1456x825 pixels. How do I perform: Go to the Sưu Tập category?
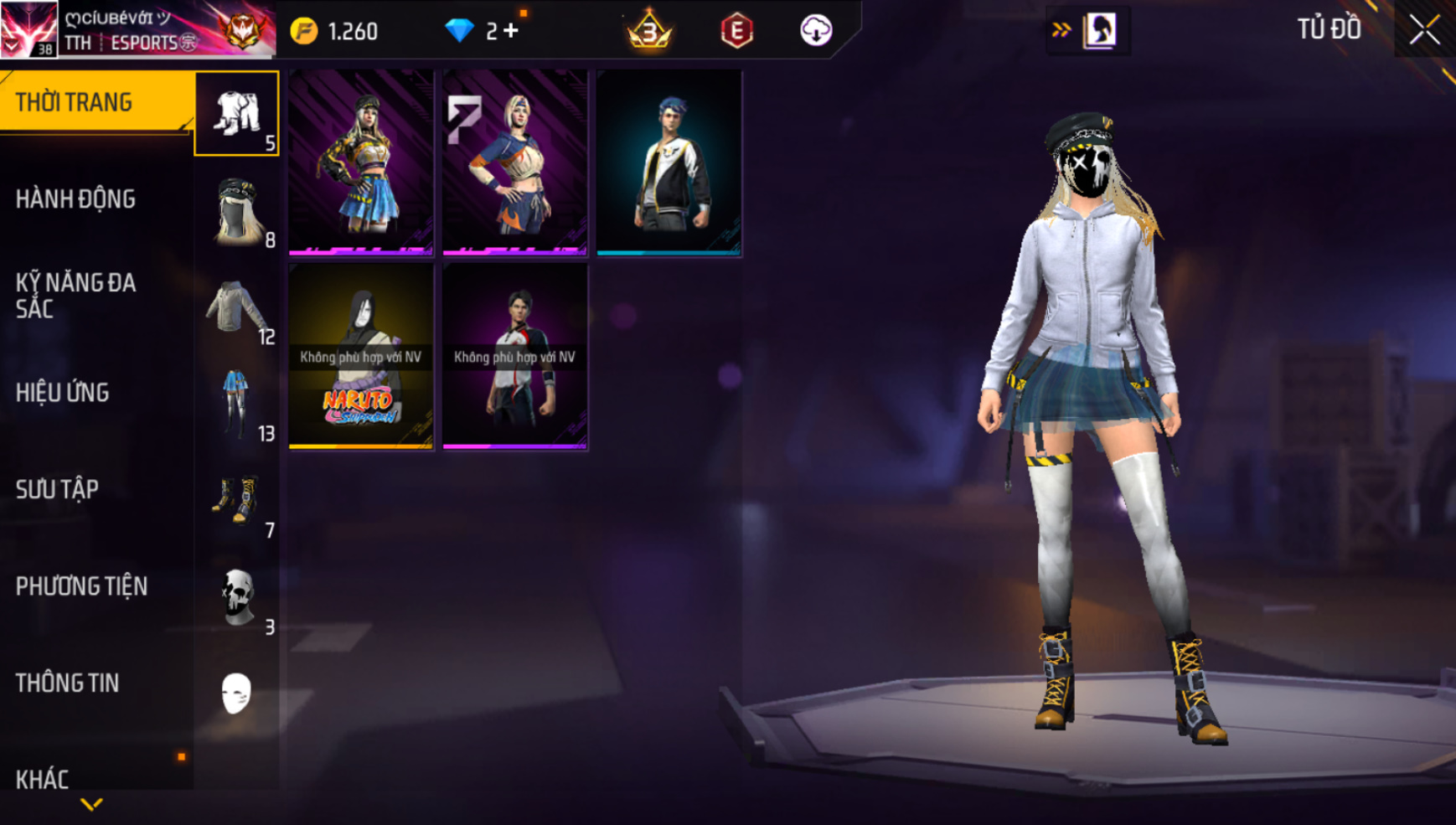point(58,489)
